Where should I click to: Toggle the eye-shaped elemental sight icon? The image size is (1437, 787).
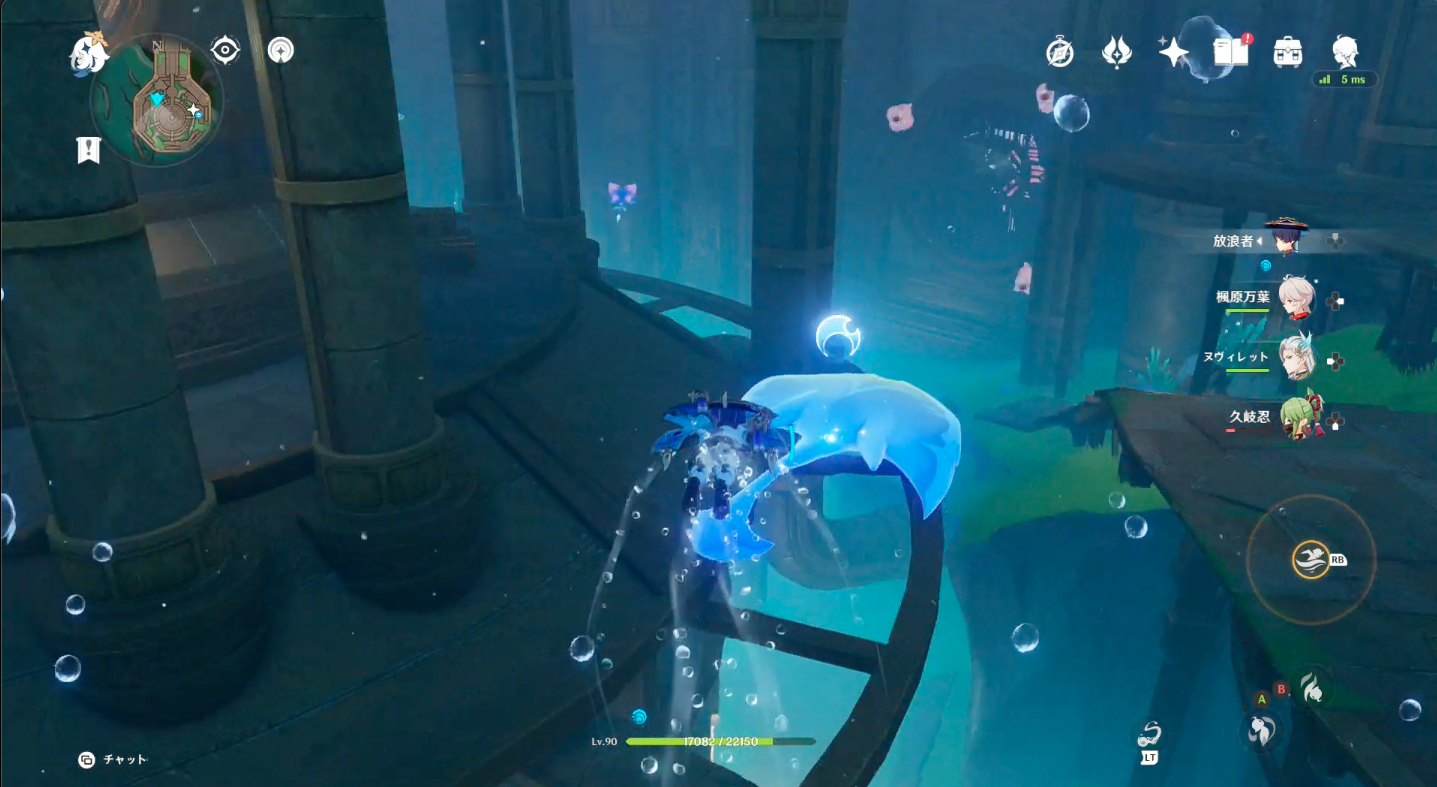(x=226, y=50)
